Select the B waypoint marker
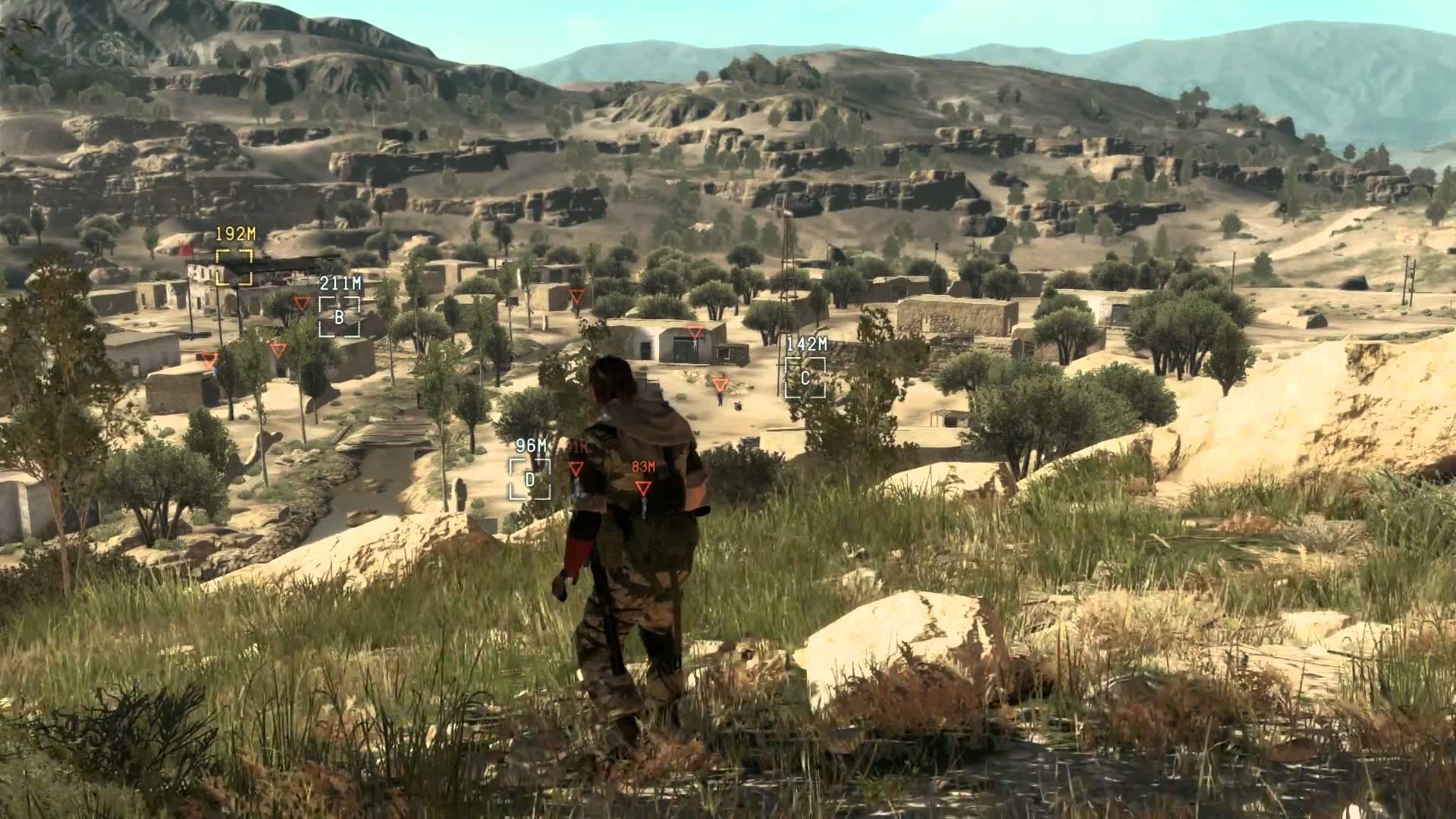The image size is (1456, 819). pos(339,316)
